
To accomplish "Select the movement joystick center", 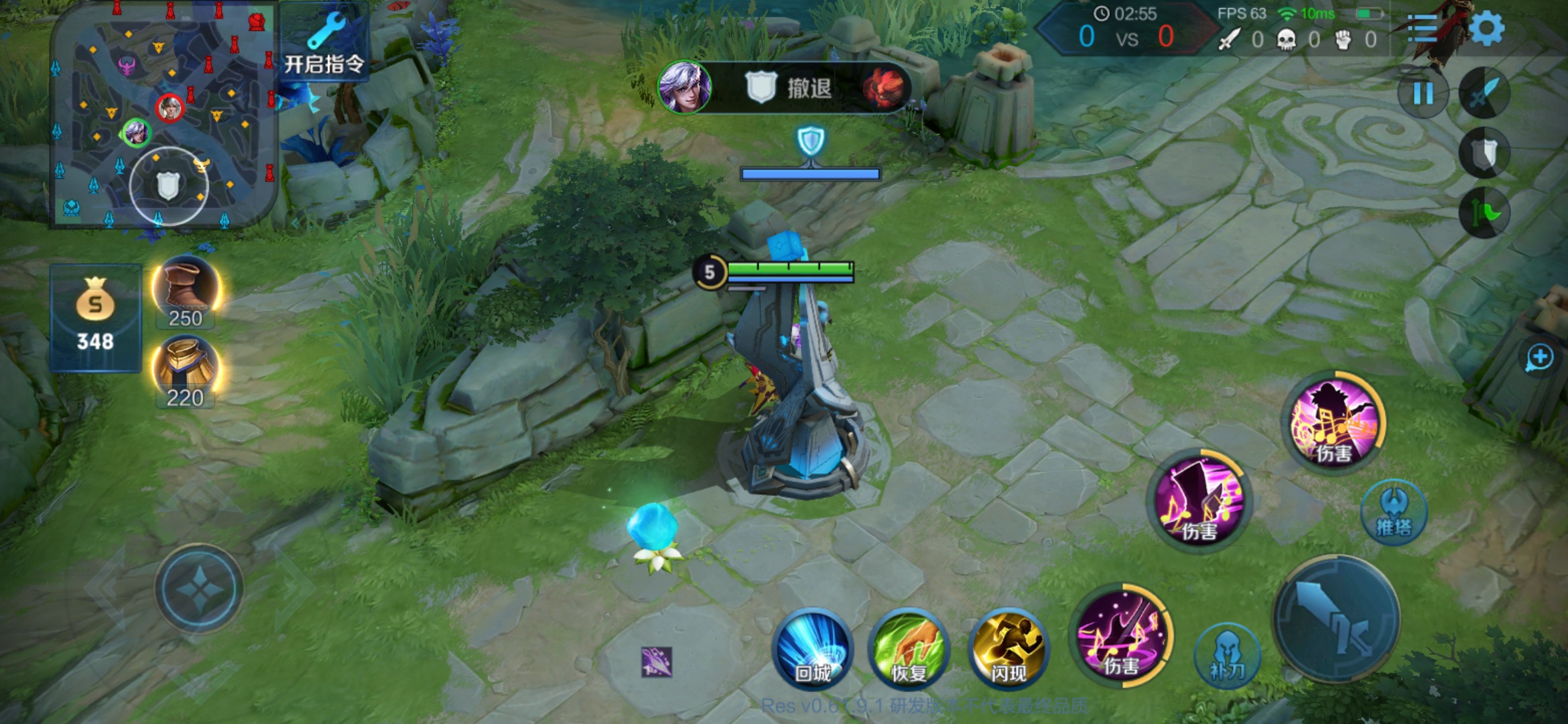I will [x=199, y=588].
